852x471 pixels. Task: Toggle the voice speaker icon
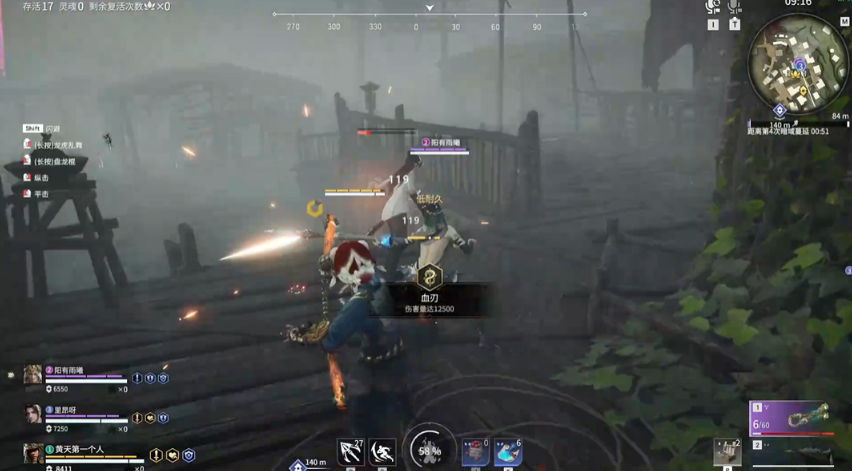point(712,7)
